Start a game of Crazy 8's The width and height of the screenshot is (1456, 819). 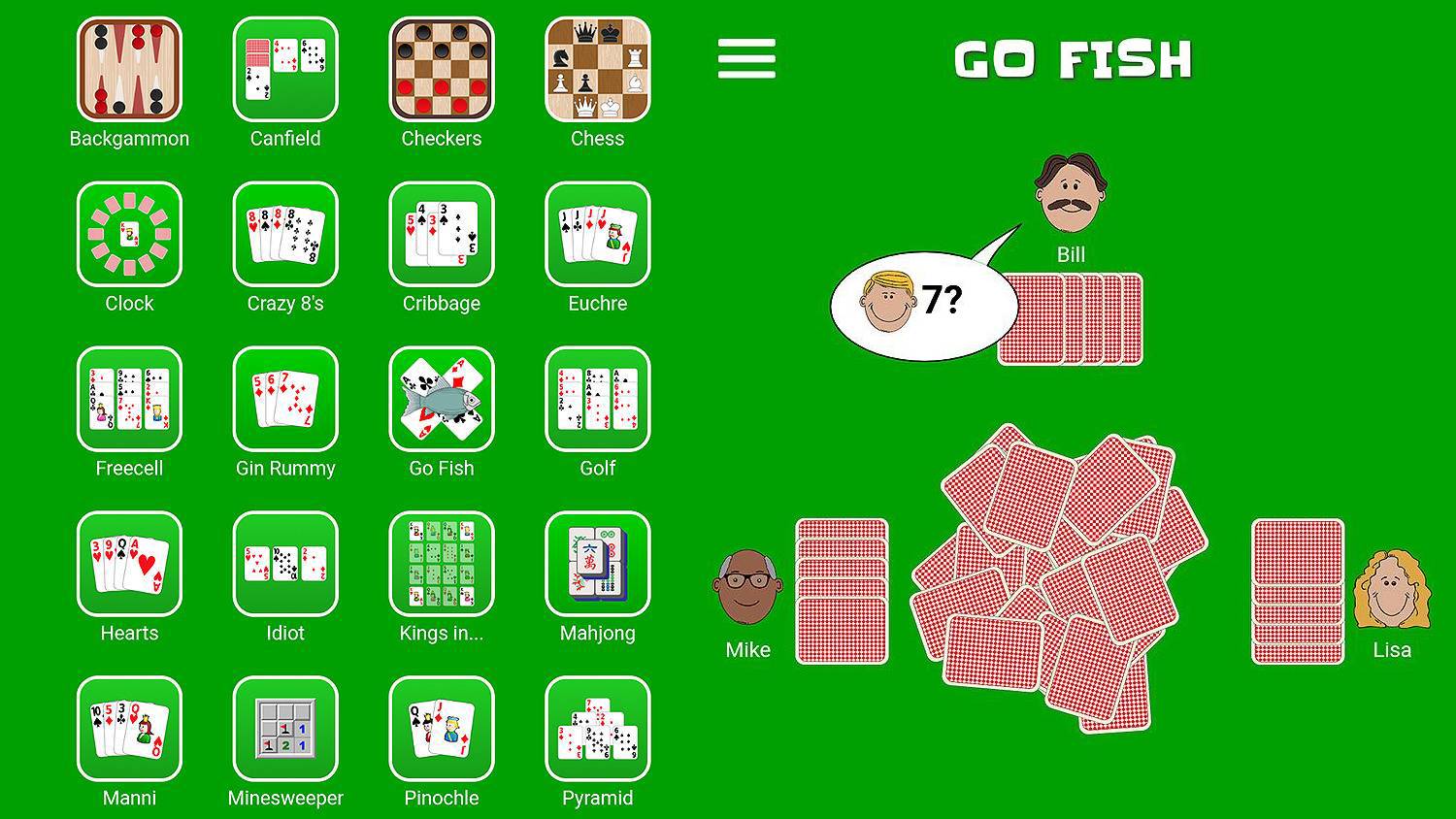tap(284, 233)
